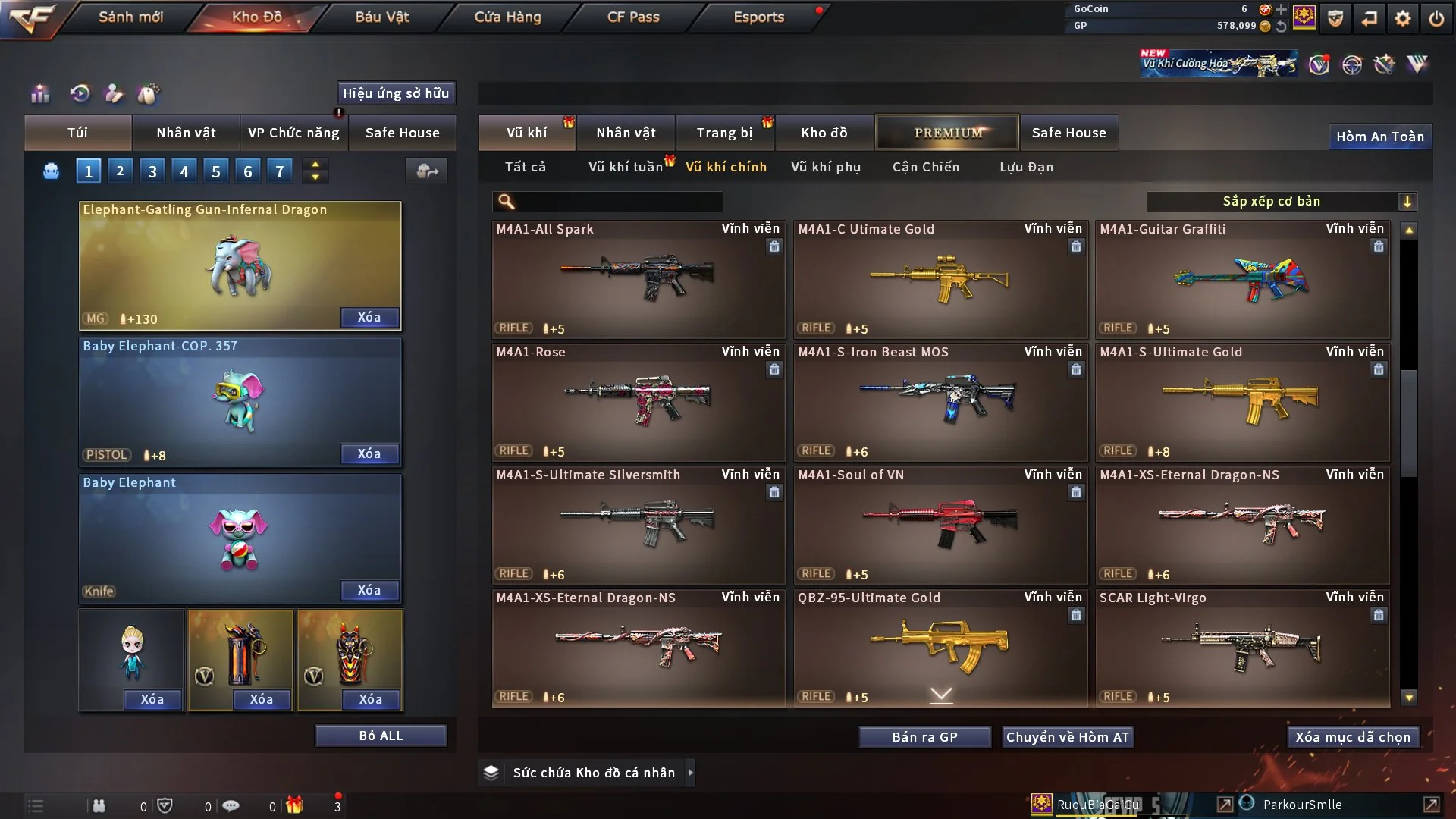Open the Sắp xếp cơ bản sort dropdown

coord(1281,202)
